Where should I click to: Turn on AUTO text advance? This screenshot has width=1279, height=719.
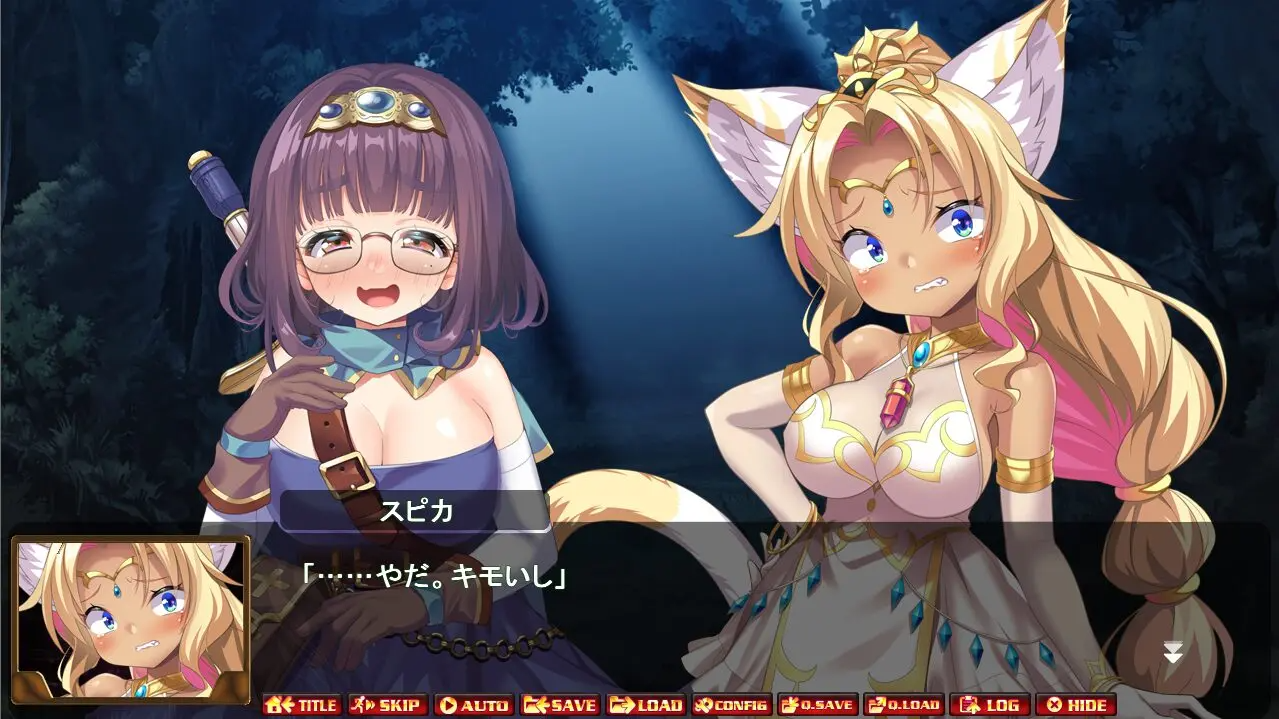(x=474, y=705)
